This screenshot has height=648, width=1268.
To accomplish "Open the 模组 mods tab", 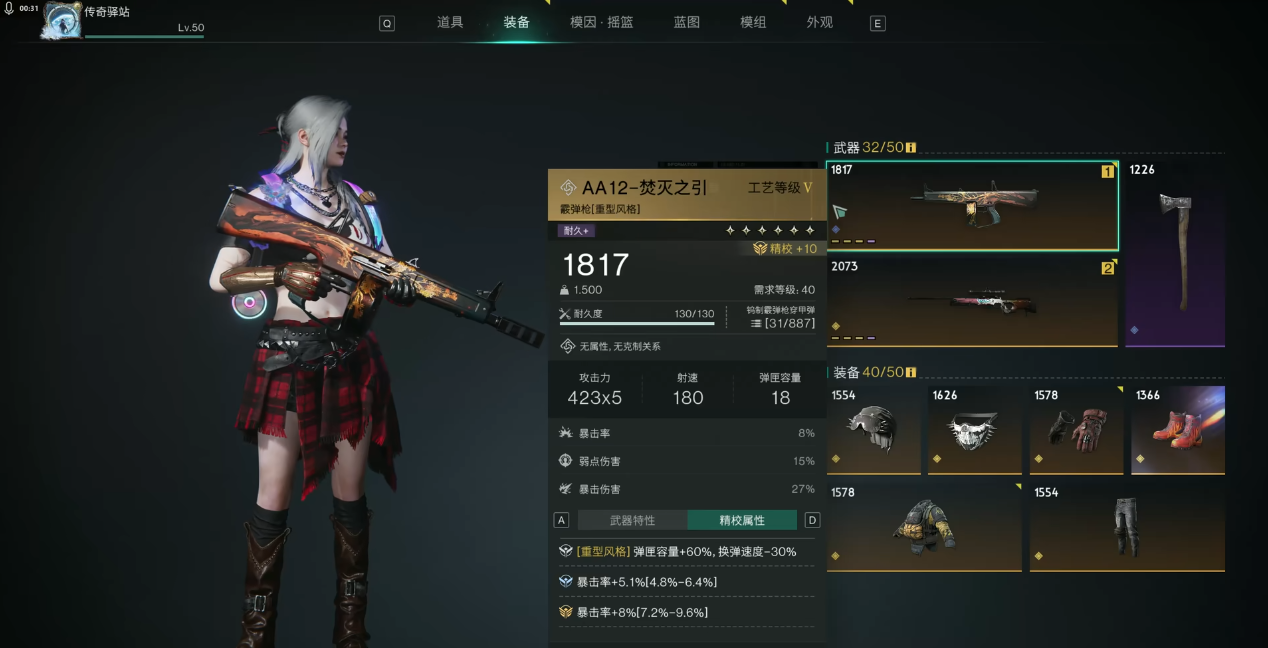I will tap(753, 22).
